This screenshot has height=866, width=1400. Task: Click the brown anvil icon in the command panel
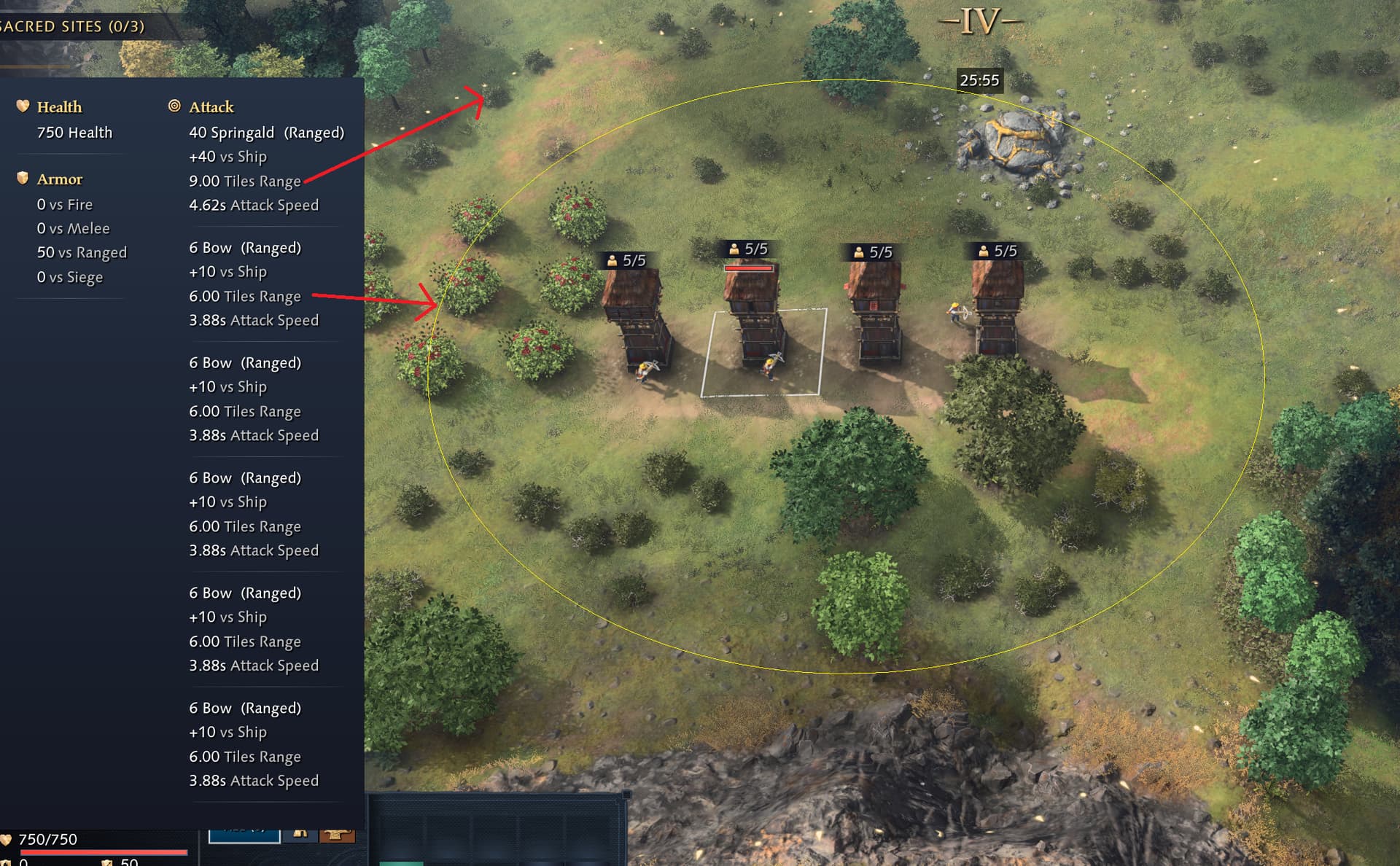tap(338, 836)
